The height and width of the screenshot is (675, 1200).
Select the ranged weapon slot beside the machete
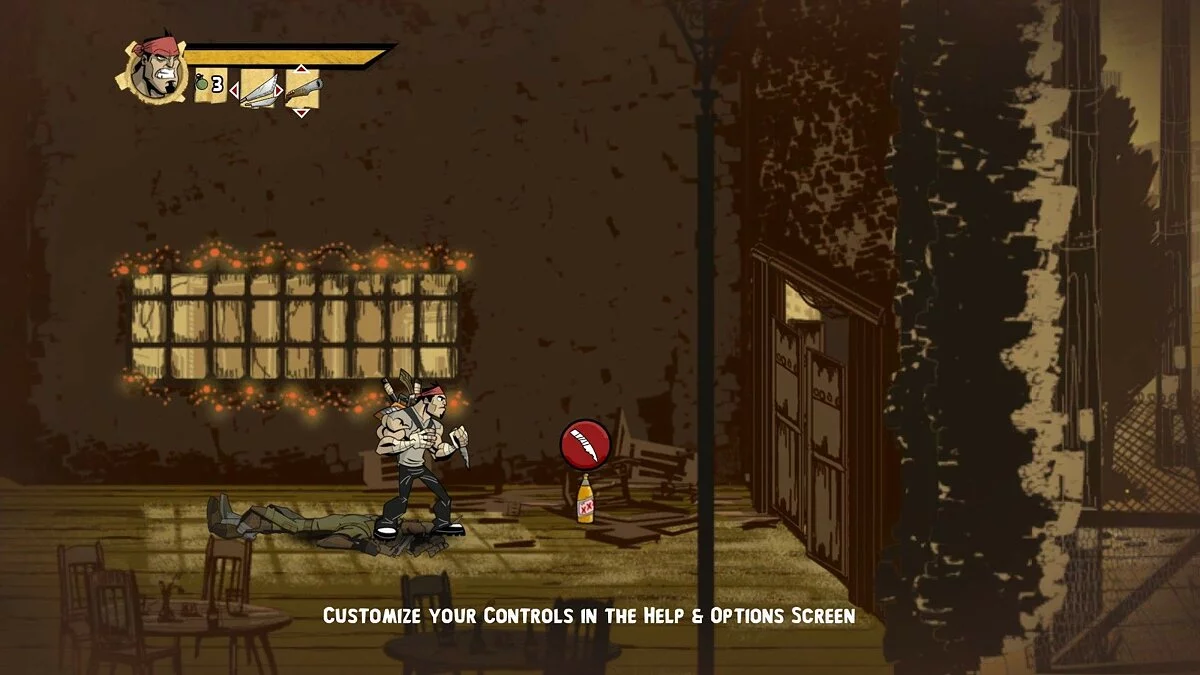302,88
